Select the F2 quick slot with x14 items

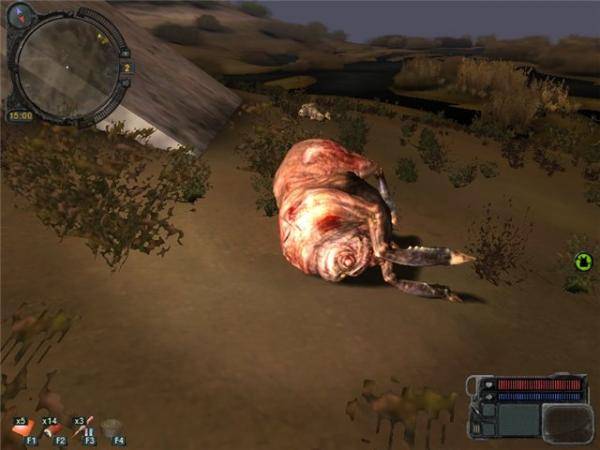tap(54, 429)
